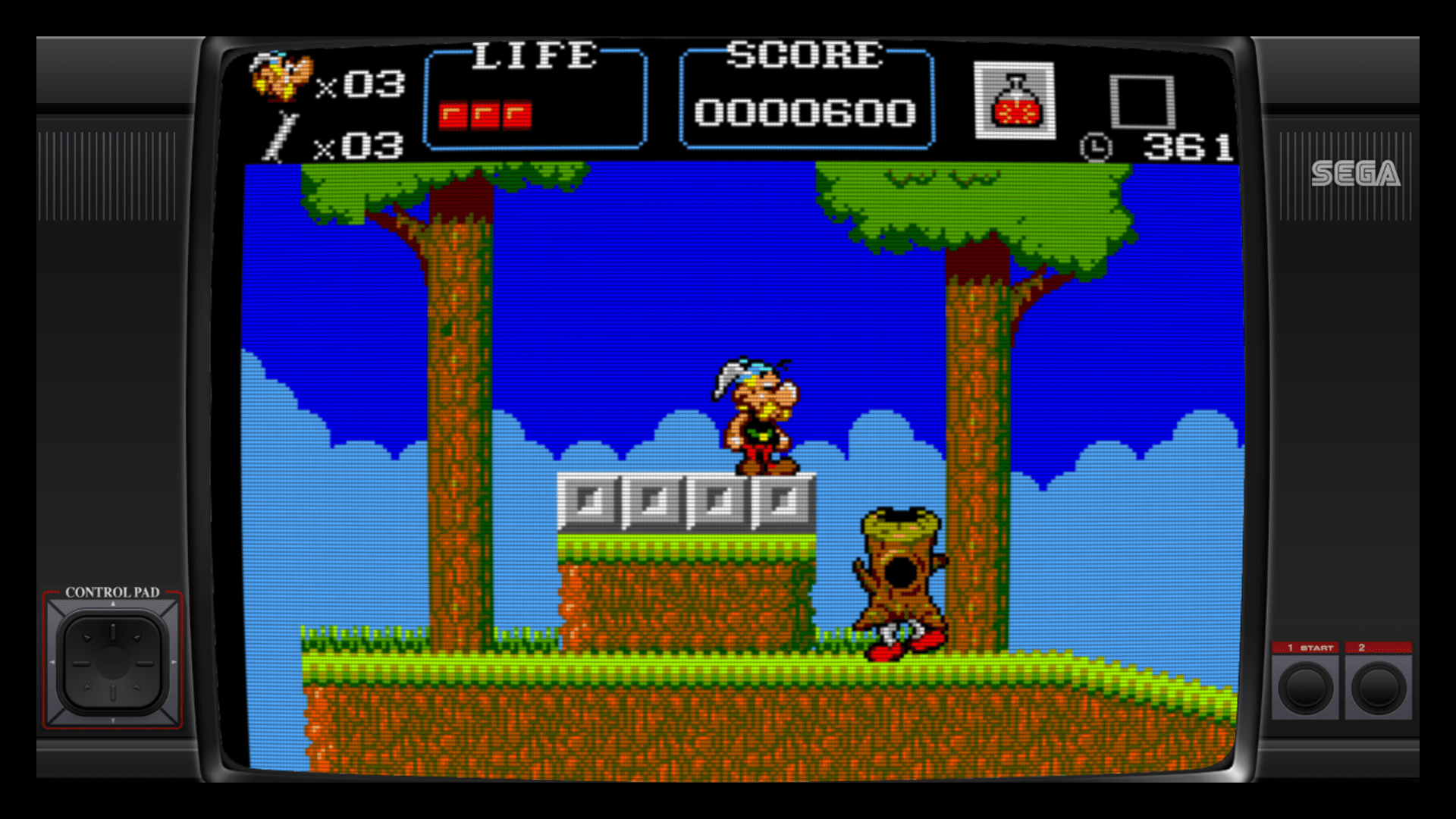
Task: Click the center of the control pad
Action: point(112,662)
